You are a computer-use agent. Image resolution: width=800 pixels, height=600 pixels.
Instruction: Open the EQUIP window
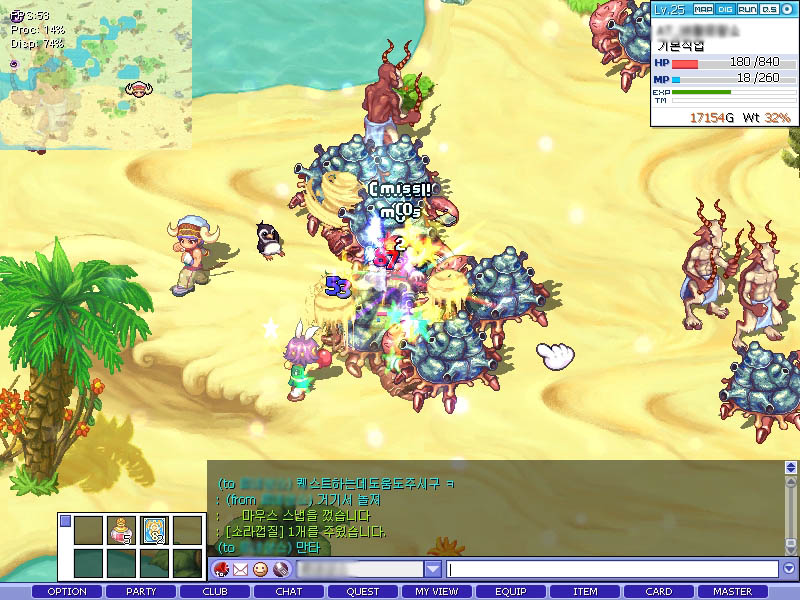point(511,592)
